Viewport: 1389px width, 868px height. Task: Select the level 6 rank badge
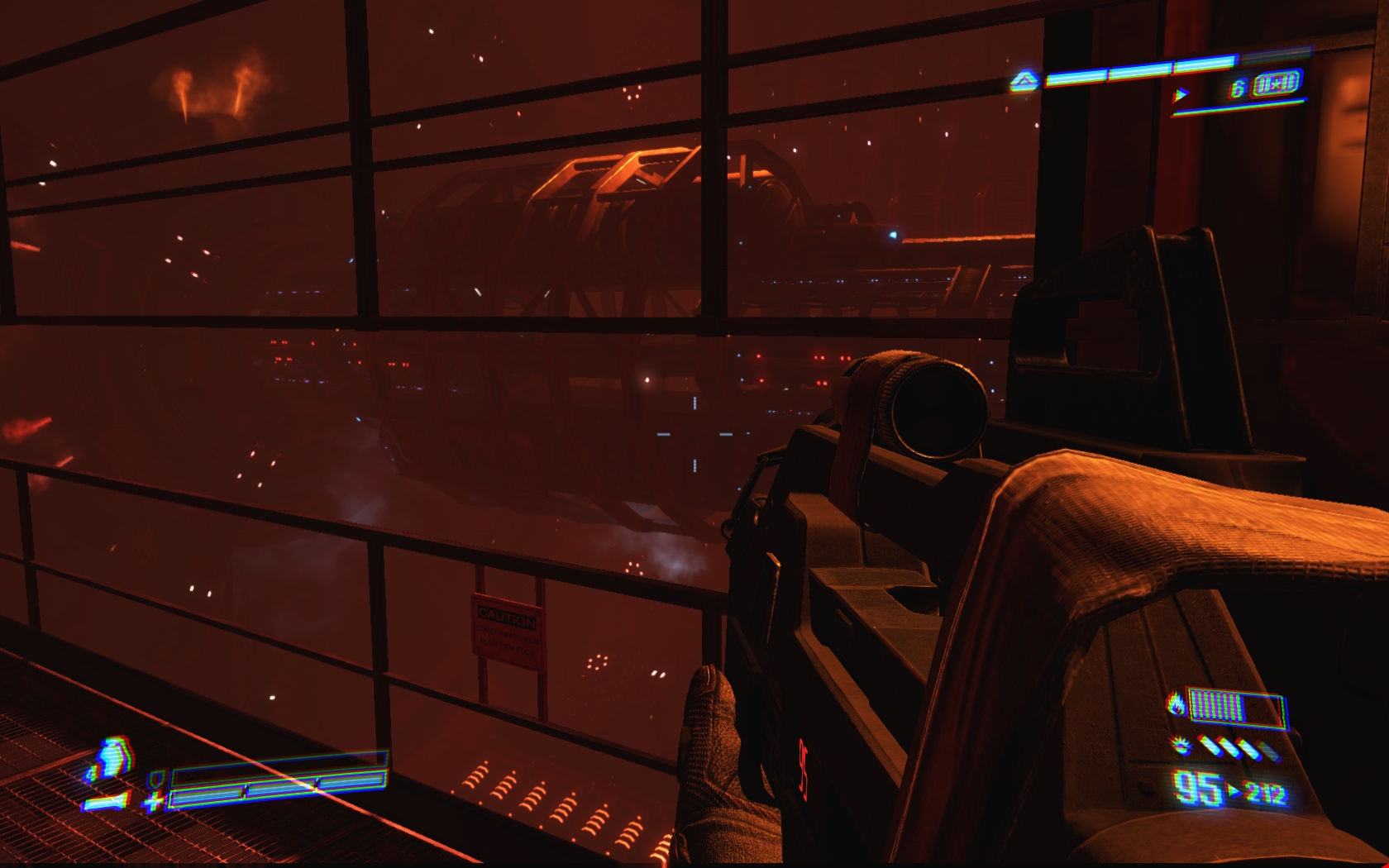pos(1277,84)
